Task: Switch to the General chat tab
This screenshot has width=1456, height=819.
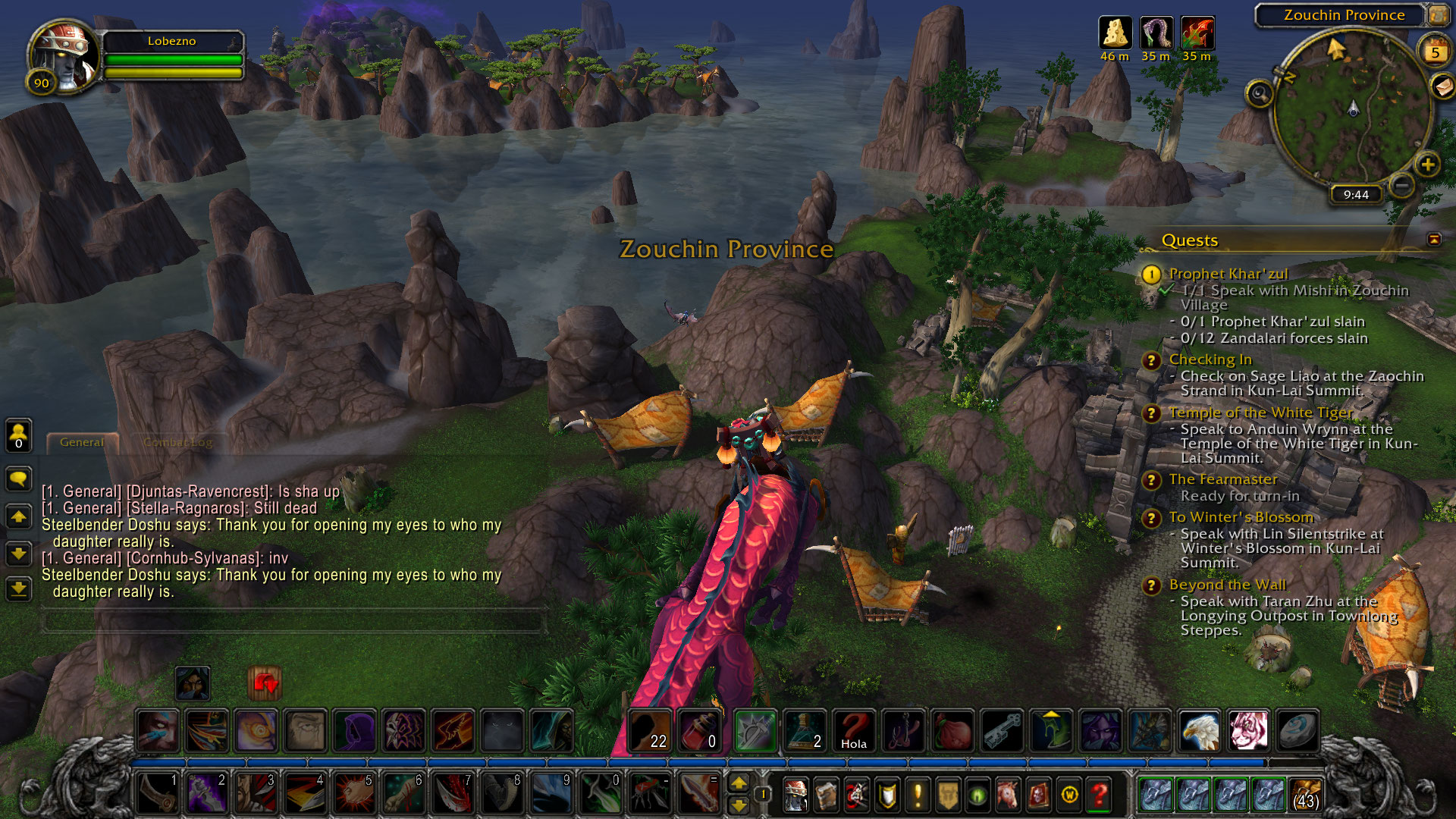Action: (x=82, y=442)
